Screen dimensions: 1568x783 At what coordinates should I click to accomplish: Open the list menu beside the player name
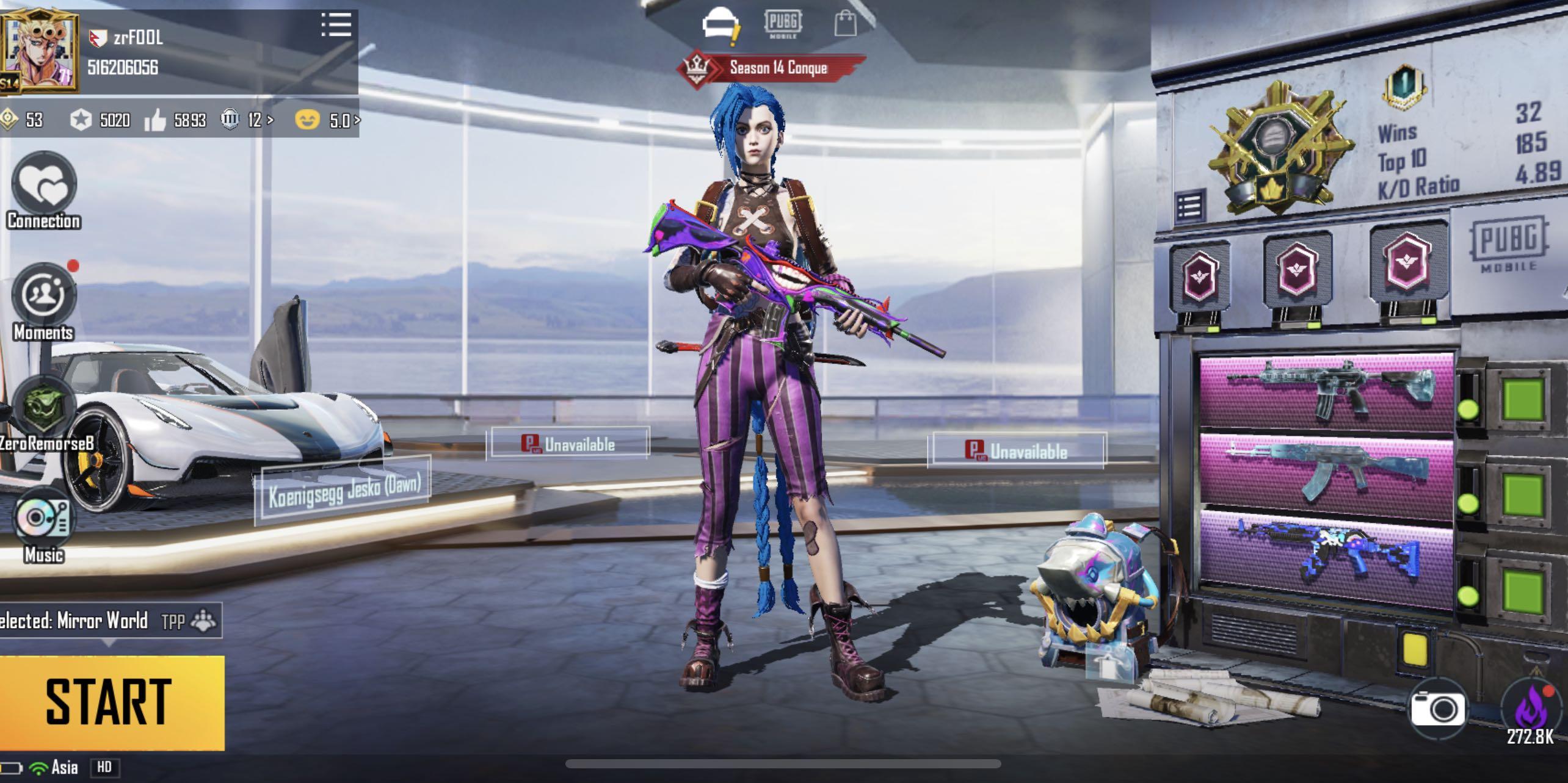coord(336,26)
